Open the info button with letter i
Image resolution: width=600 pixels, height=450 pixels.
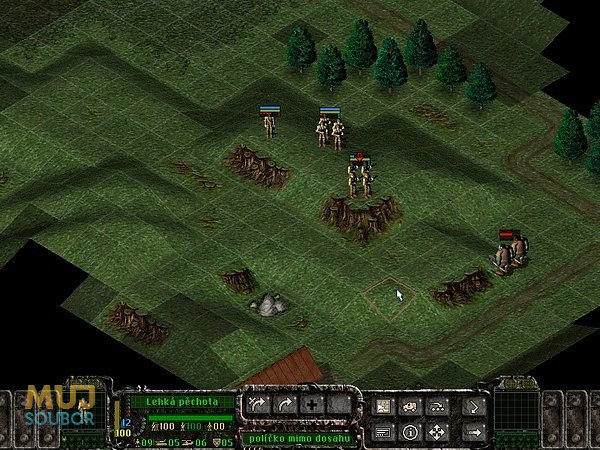pos(409,433)
